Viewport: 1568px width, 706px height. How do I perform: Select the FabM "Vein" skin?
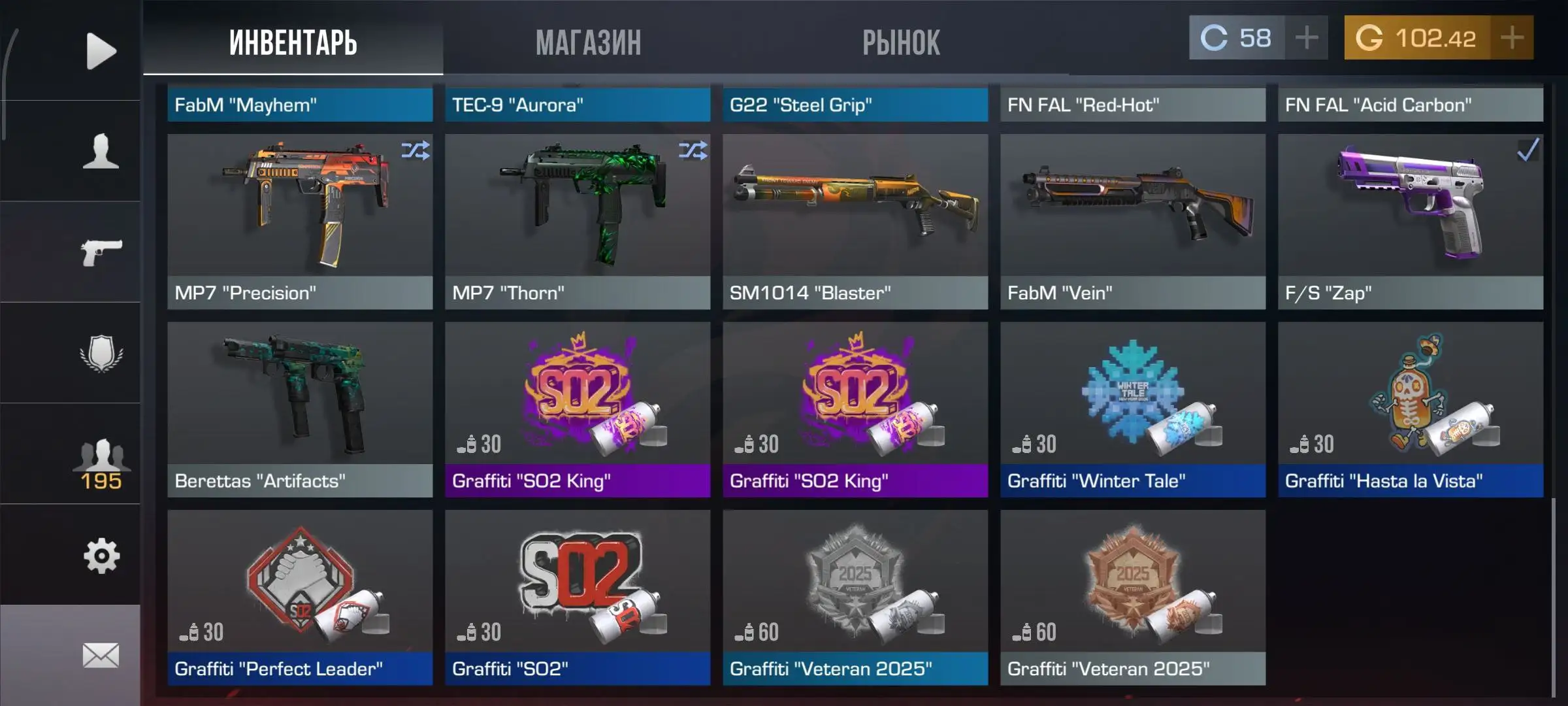1133,221
